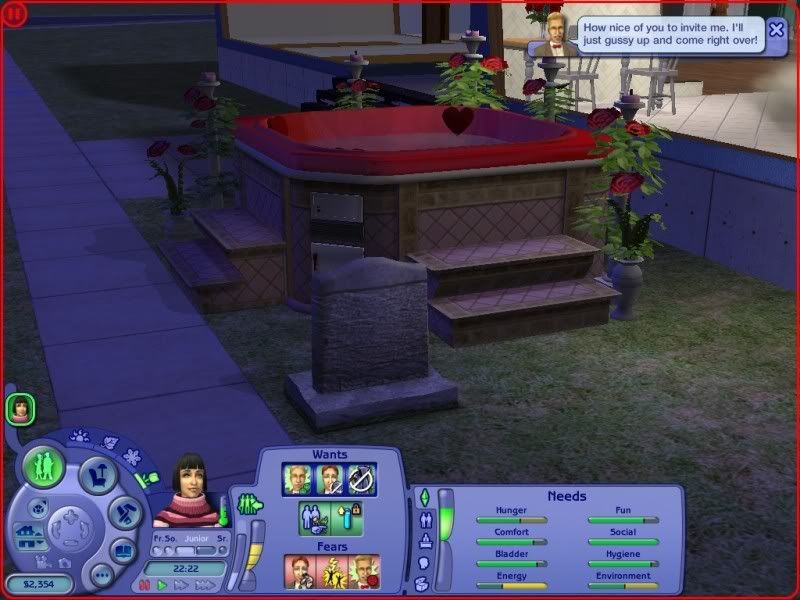Open Buy mode armchair button
This screenshot has height=600, width=800.
pos(97,474)
